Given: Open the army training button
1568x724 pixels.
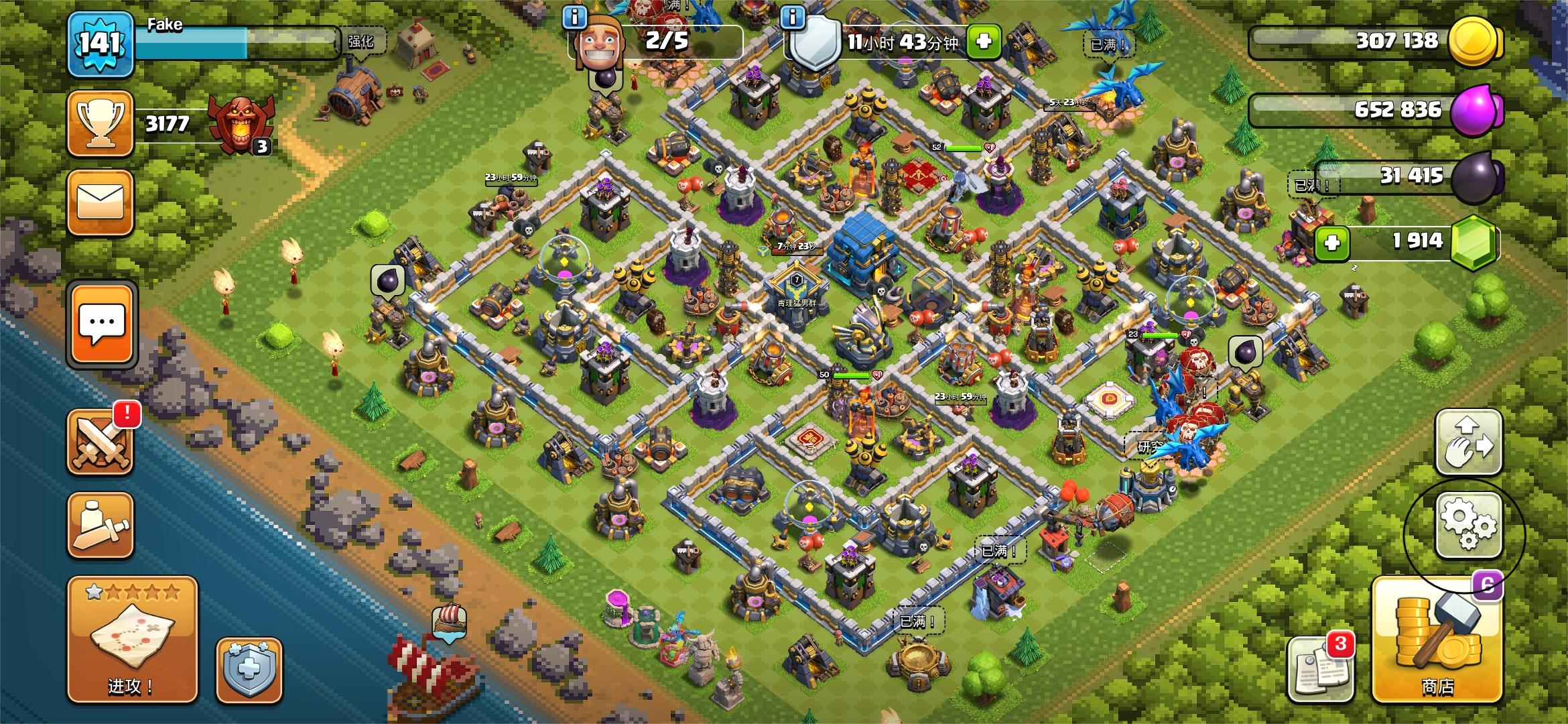Looking at the screenshot, I should (x=101, y=526).
